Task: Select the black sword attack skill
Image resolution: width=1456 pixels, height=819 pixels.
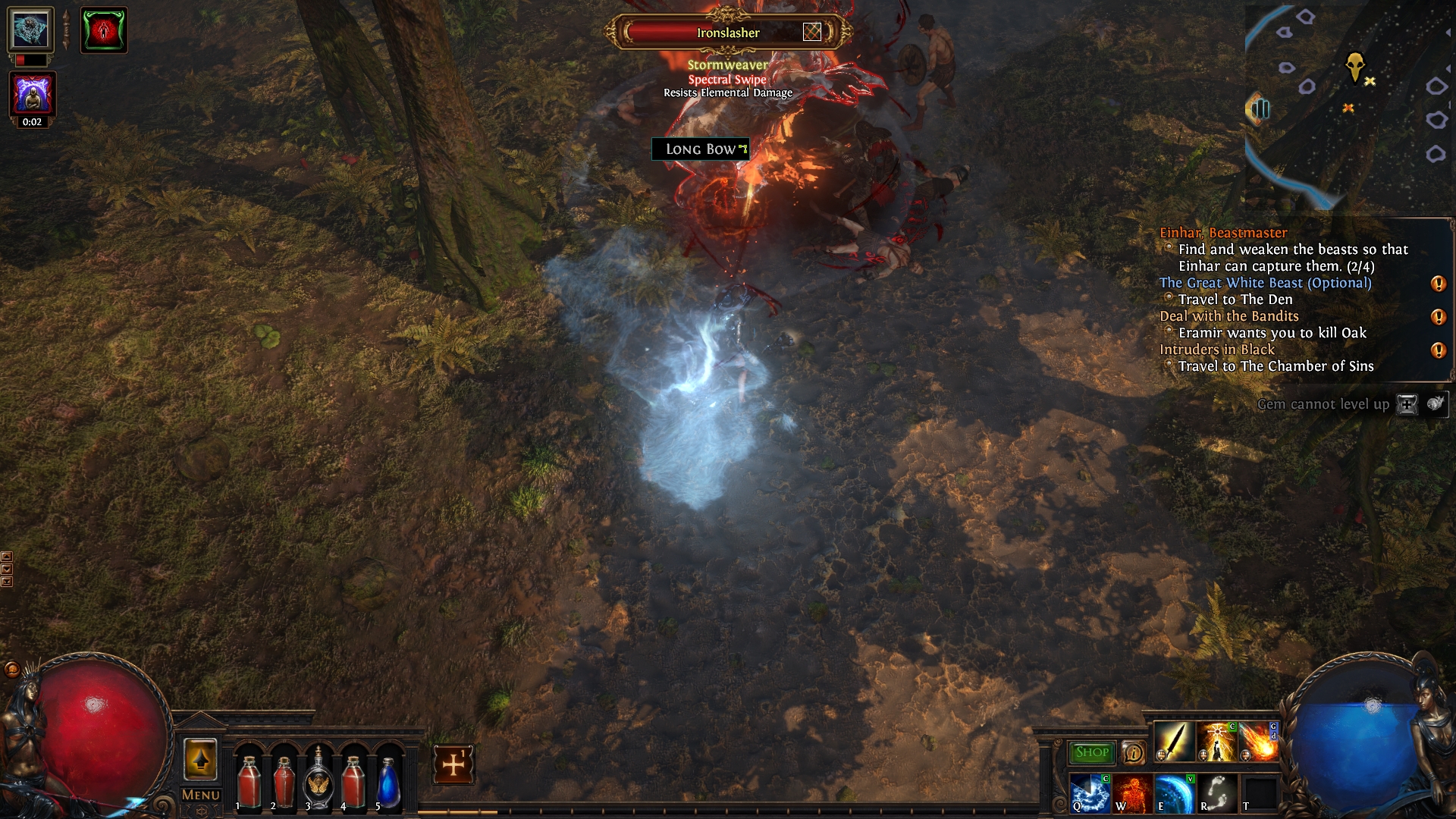Action: pyautogui.click(x=1174, y=742)
